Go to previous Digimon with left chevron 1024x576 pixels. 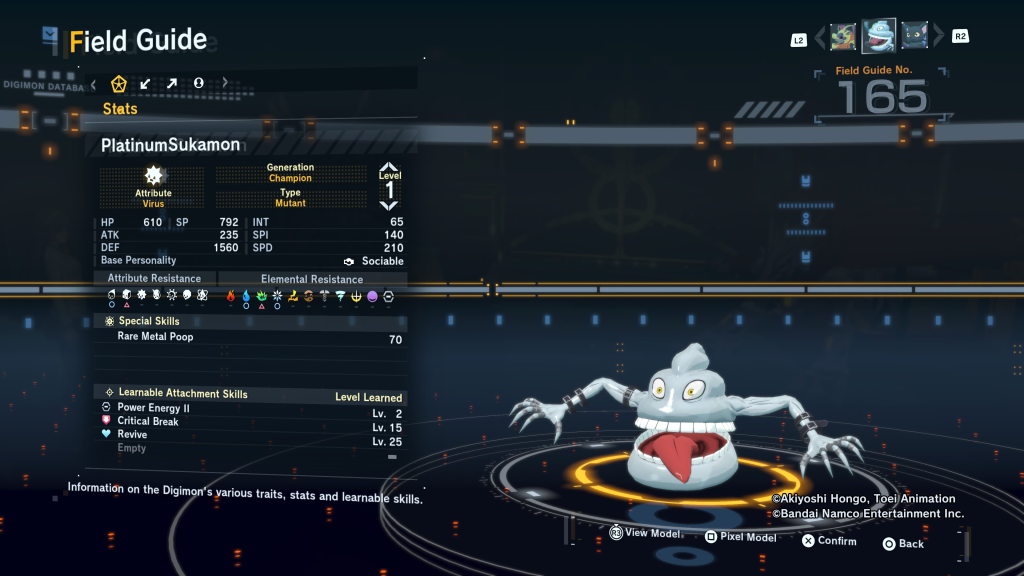[820, 38]
